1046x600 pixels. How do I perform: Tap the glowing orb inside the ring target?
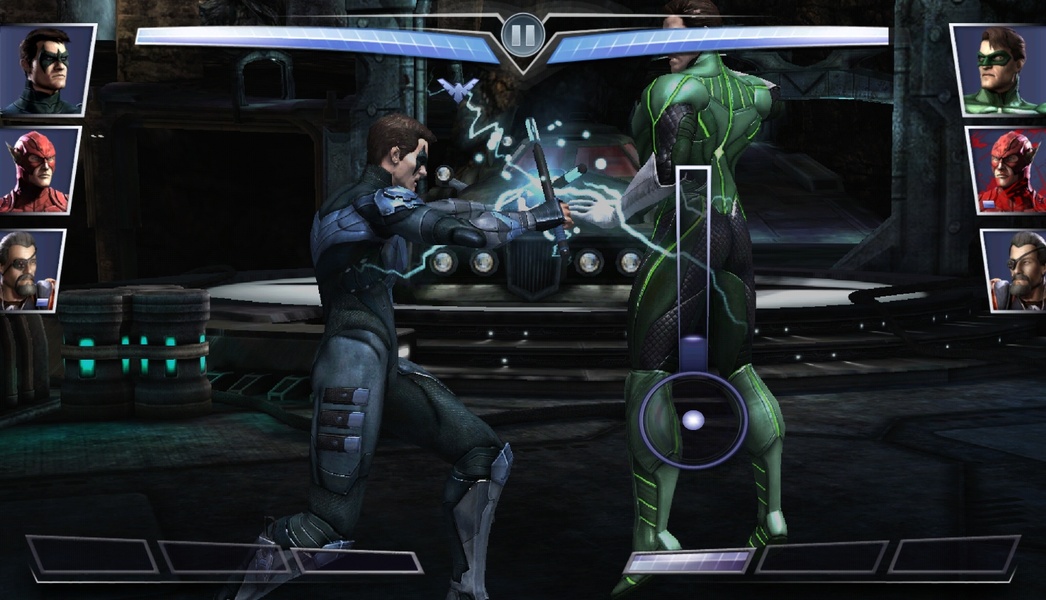[693, 420]
